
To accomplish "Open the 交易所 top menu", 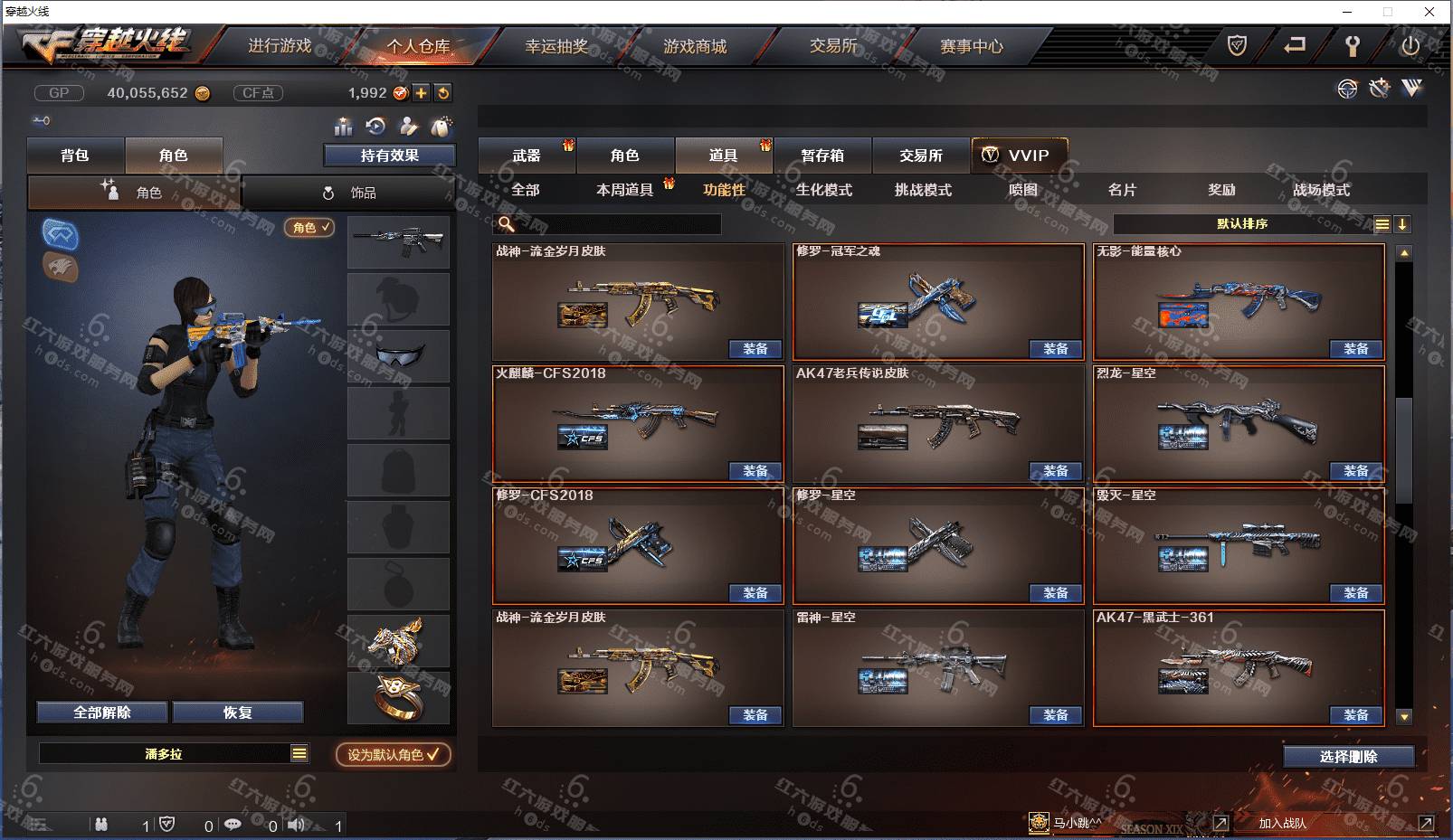I will coord(833,46).
